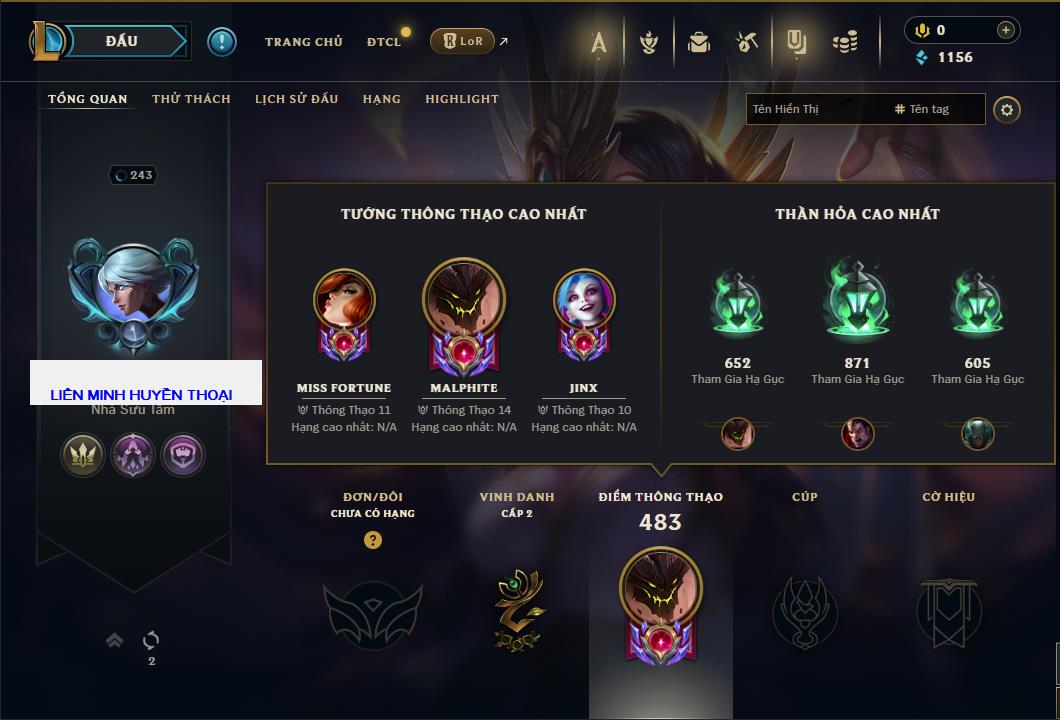Select the Jinx mastery portrait
The image size is (1060, 720).
click(x=584, y=301)
